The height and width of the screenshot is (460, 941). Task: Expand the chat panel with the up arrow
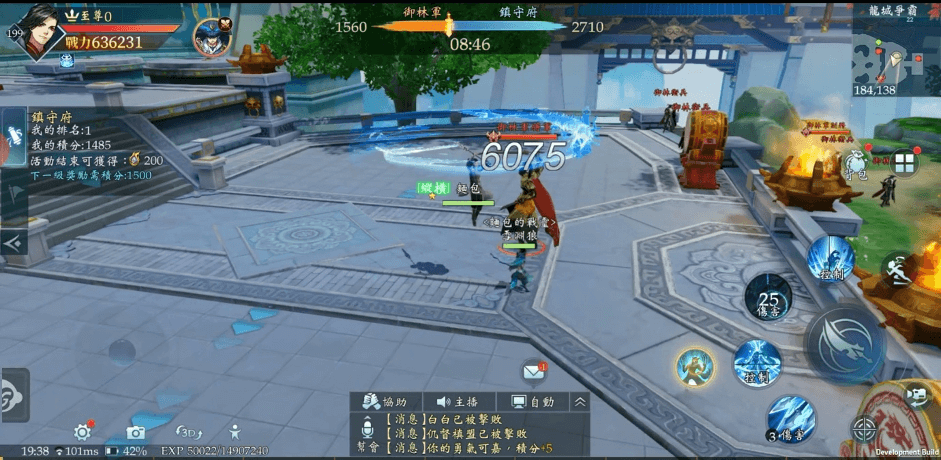click(x=580, y=401)
